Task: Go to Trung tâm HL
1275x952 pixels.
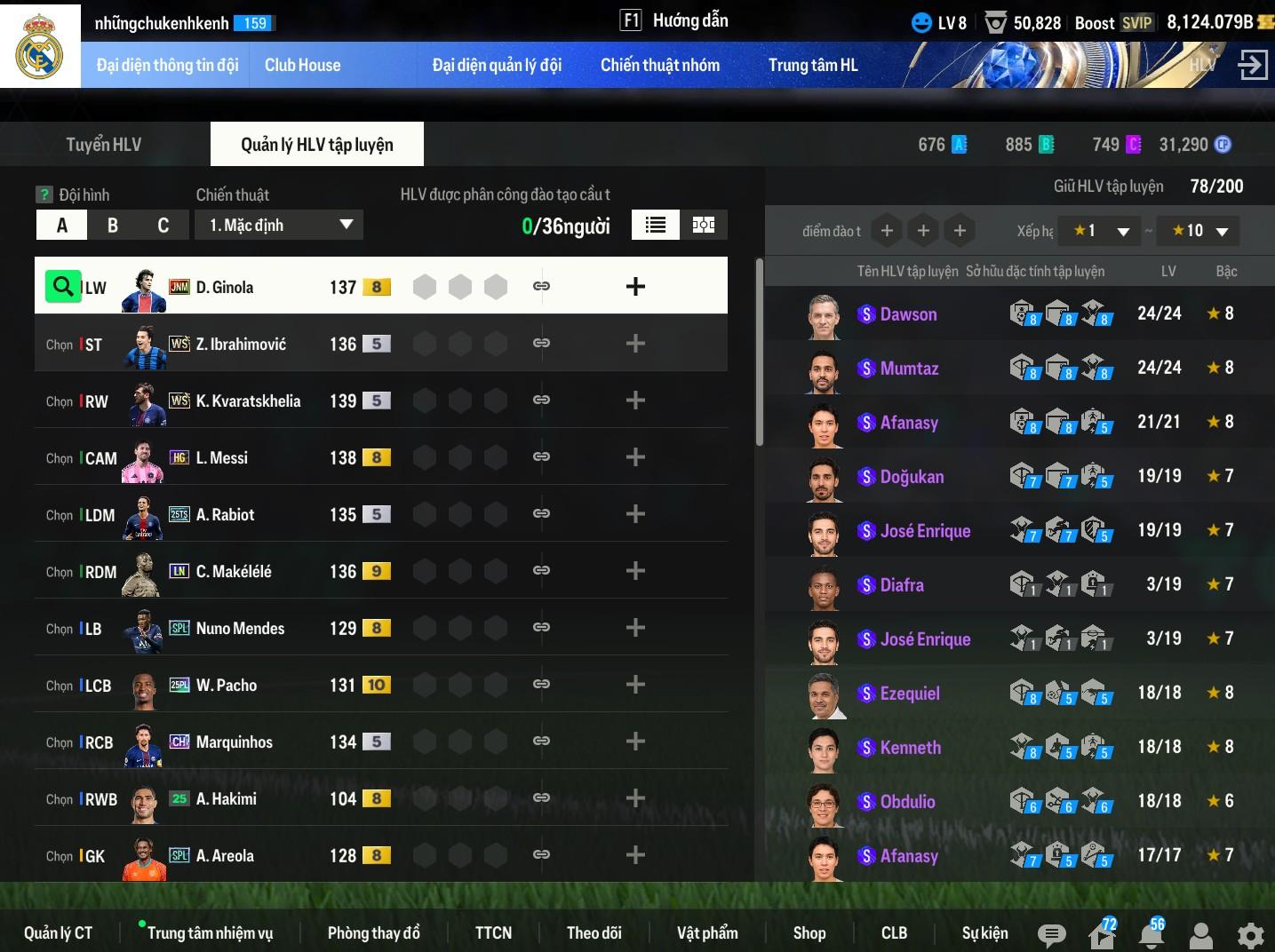Action: (812, 65)
